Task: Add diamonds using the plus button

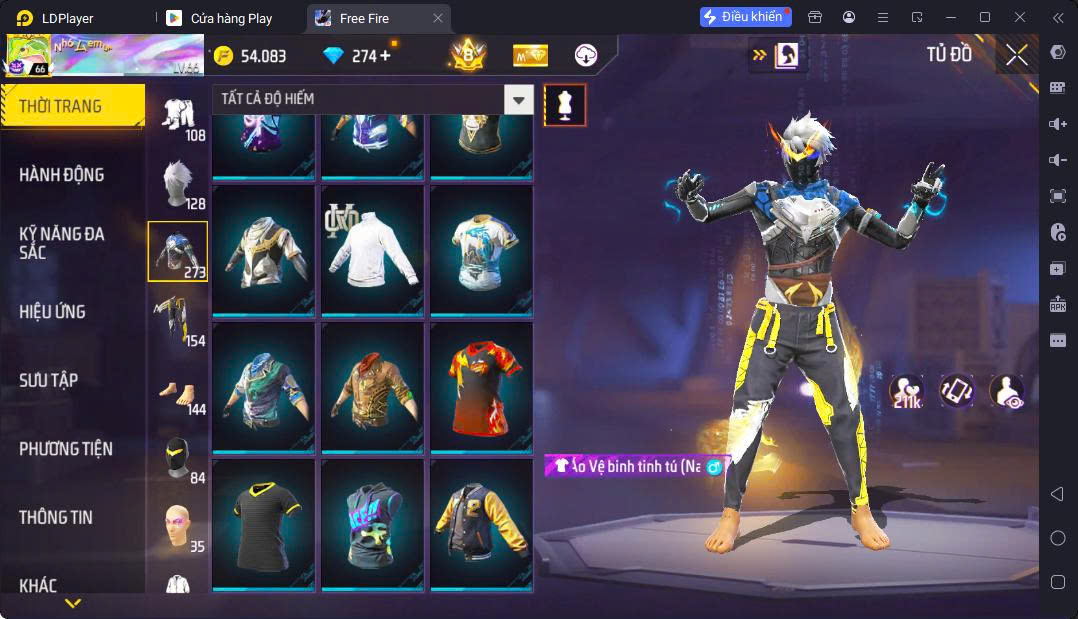Action: (385, 56)
